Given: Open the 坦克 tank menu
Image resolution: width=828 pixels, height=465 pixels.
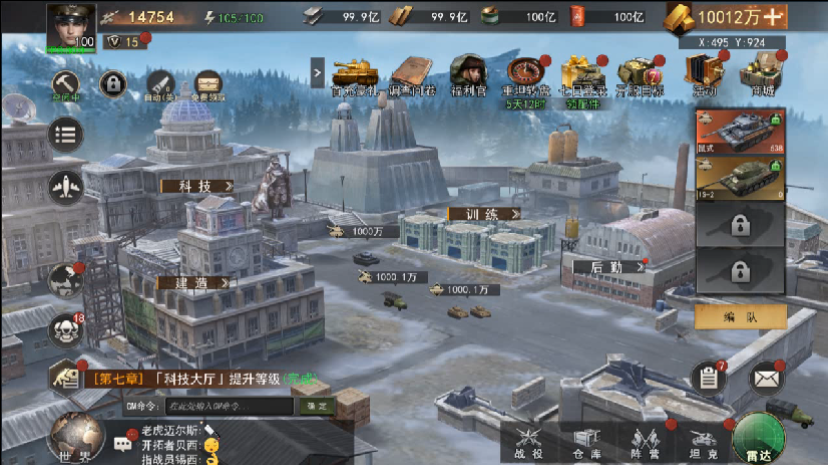Looking at the screenshot, I should point(704,441).
